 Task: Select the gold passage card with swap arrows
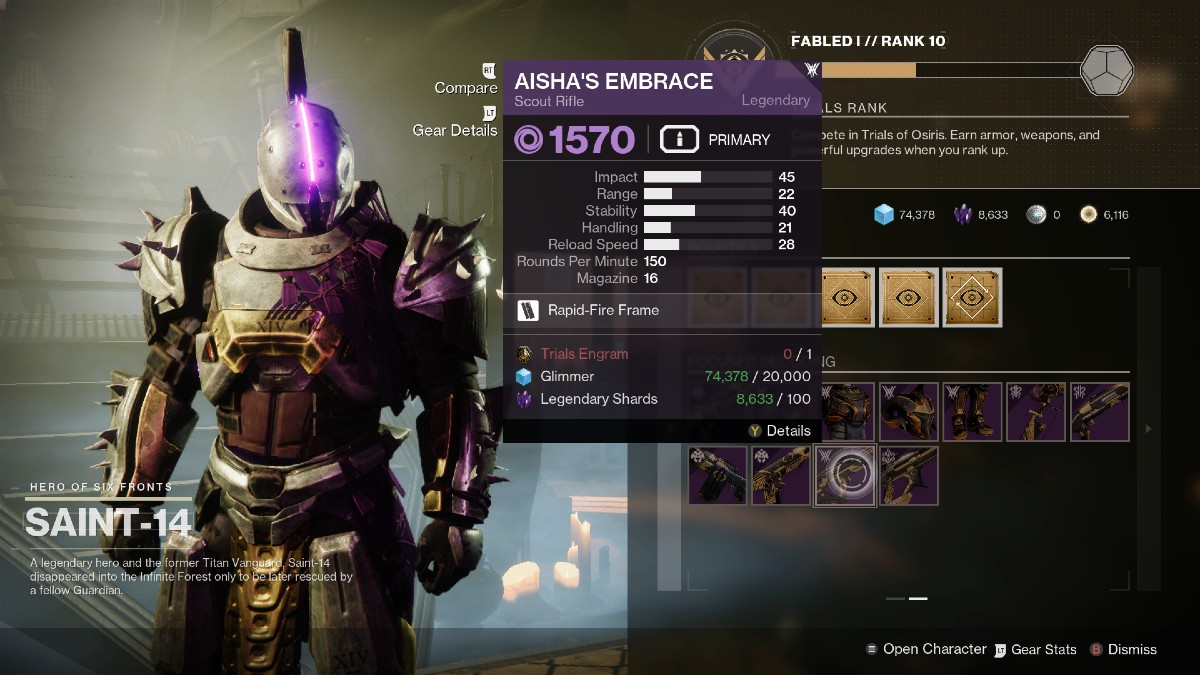click(973, 297)
